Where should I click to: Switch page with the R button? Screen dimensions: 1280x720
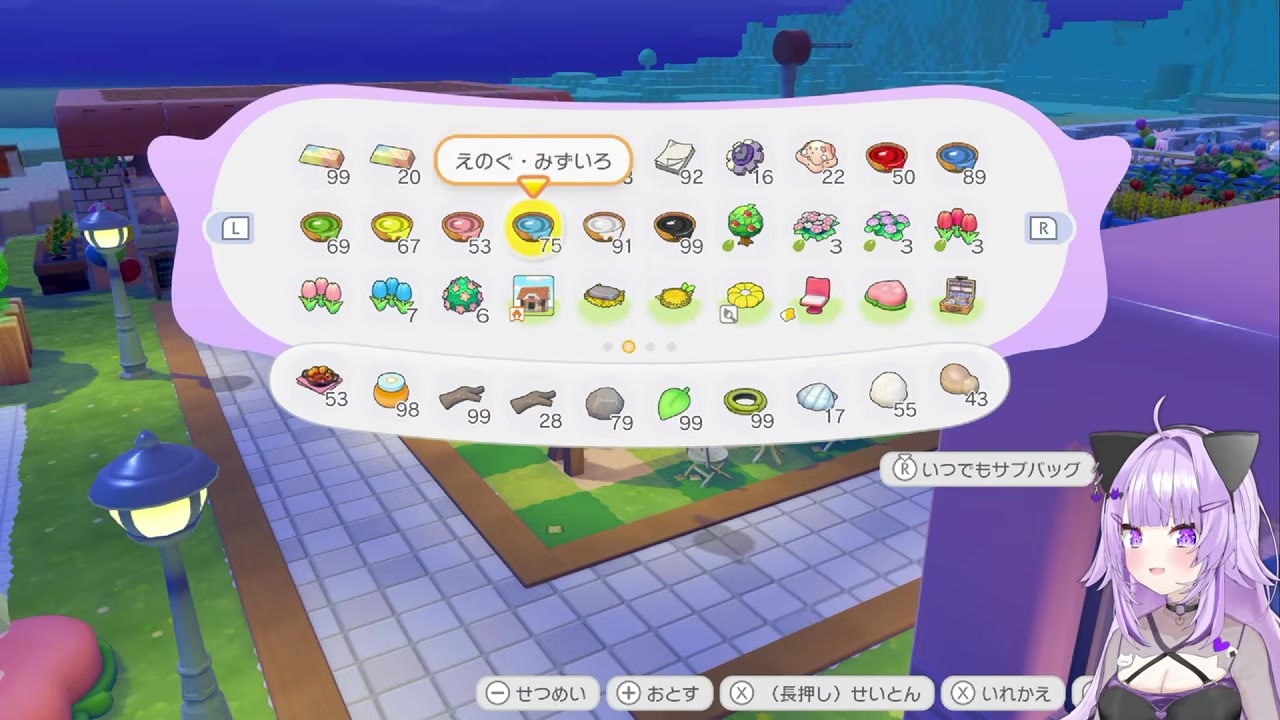1044,228
